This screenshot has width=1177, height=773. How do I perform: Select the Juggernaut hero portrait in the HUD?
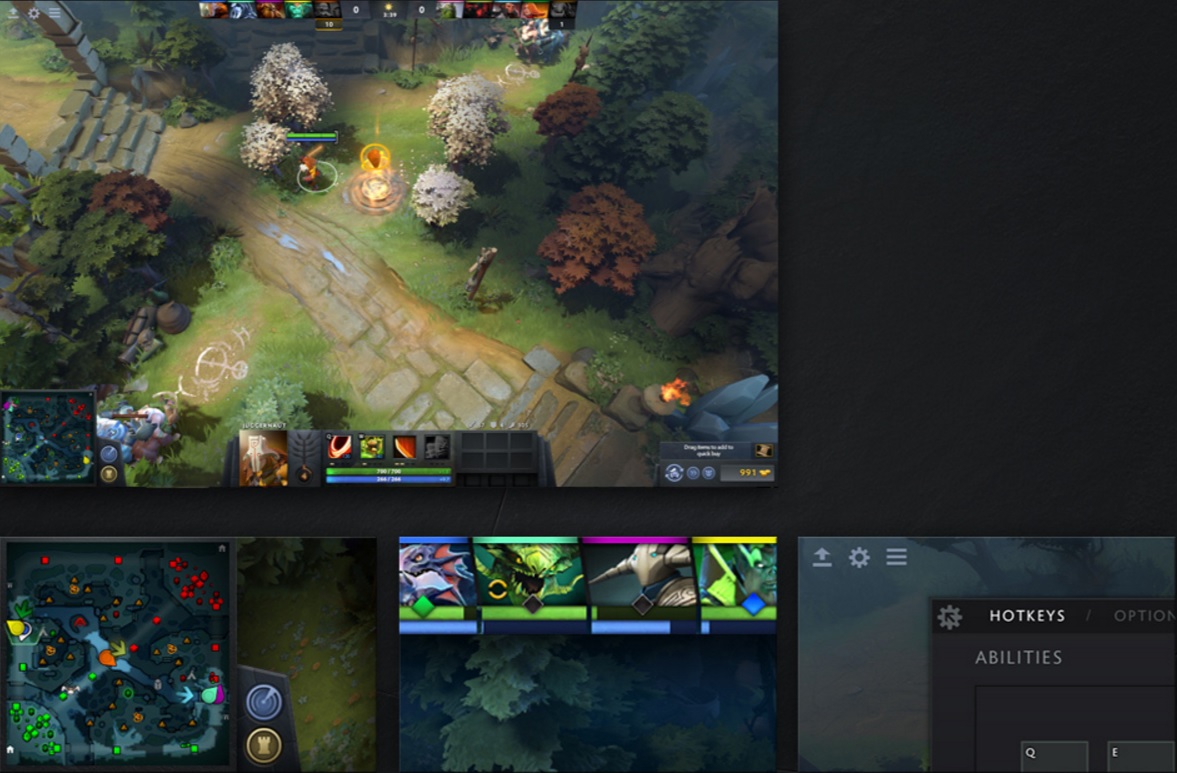tap(264, 458)
